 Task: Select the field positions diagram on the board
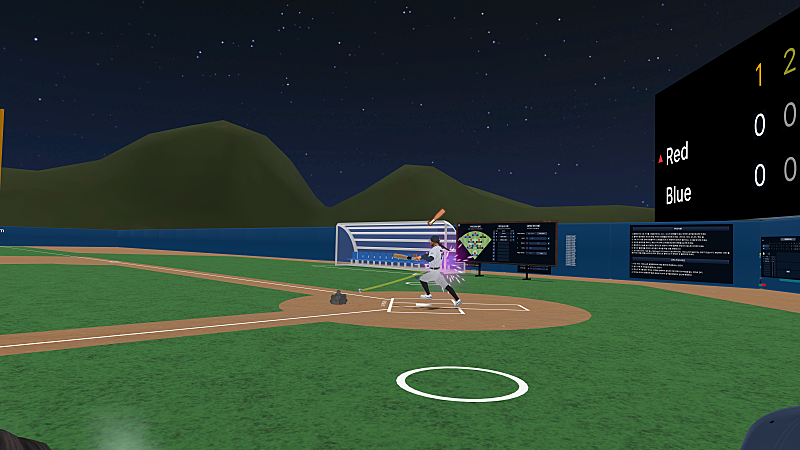point(474,243)
